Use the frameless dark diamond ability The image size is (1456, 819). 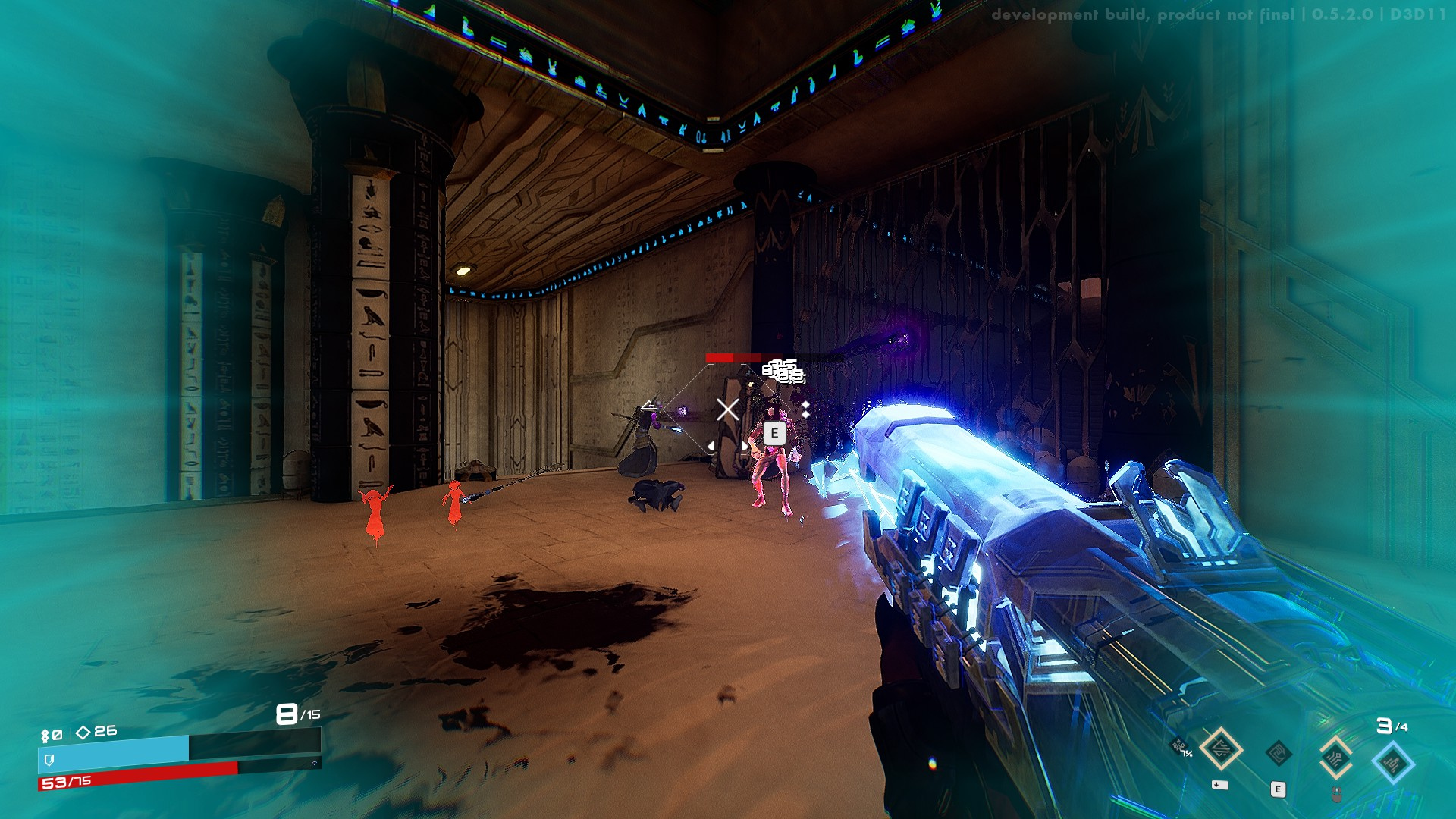click(1279, 754)
